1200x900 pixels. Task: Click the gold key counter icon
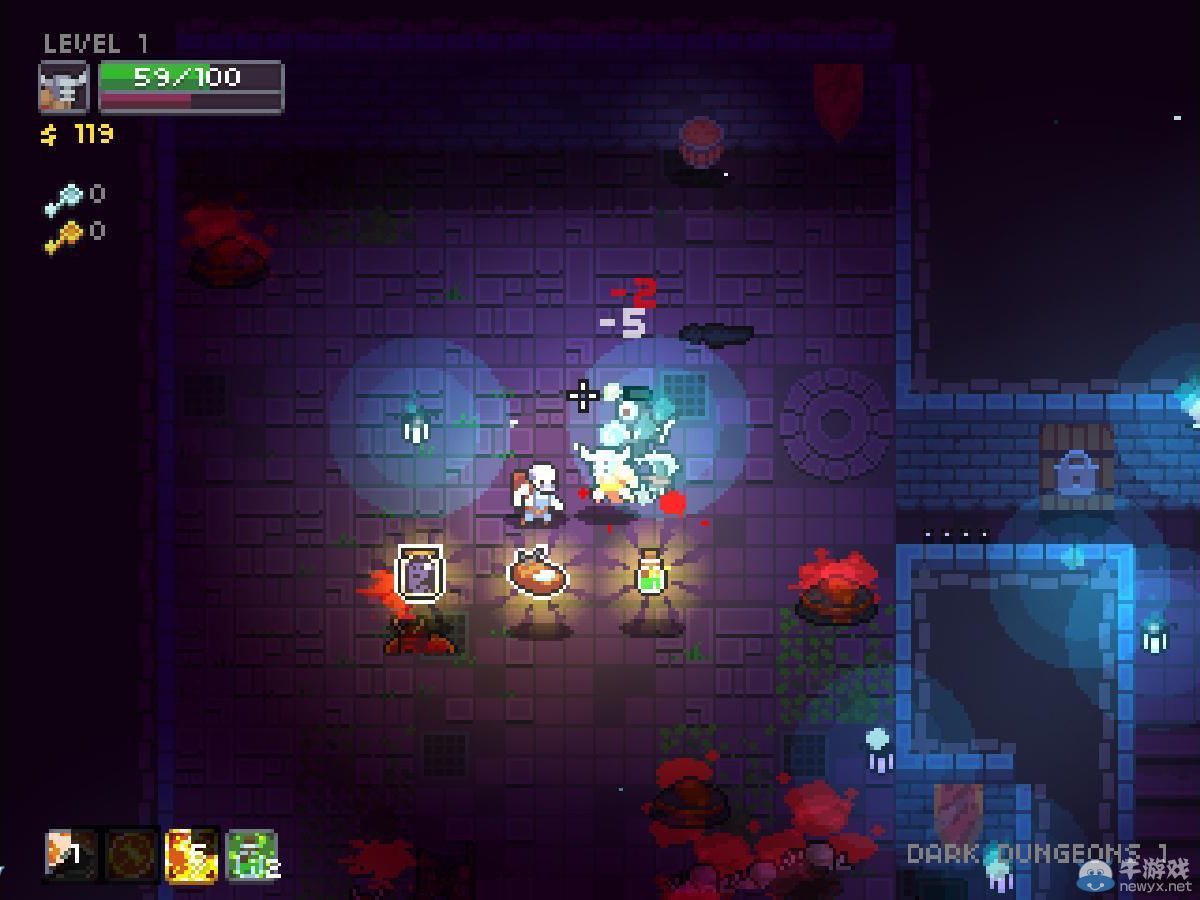coord(62,237)
